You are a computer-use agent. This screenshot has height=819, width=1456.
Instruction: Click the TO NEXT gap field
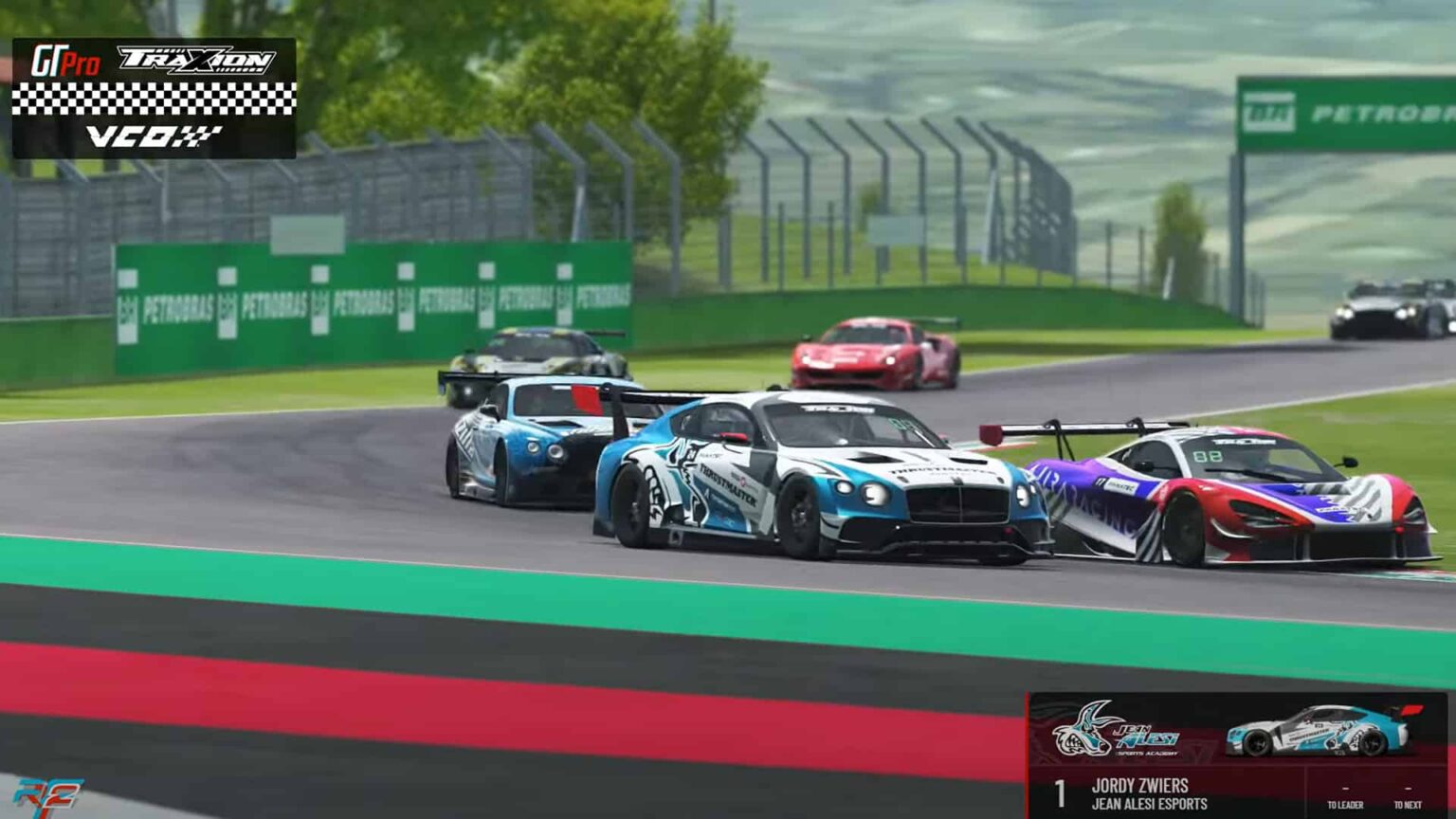pos(1409,803)
